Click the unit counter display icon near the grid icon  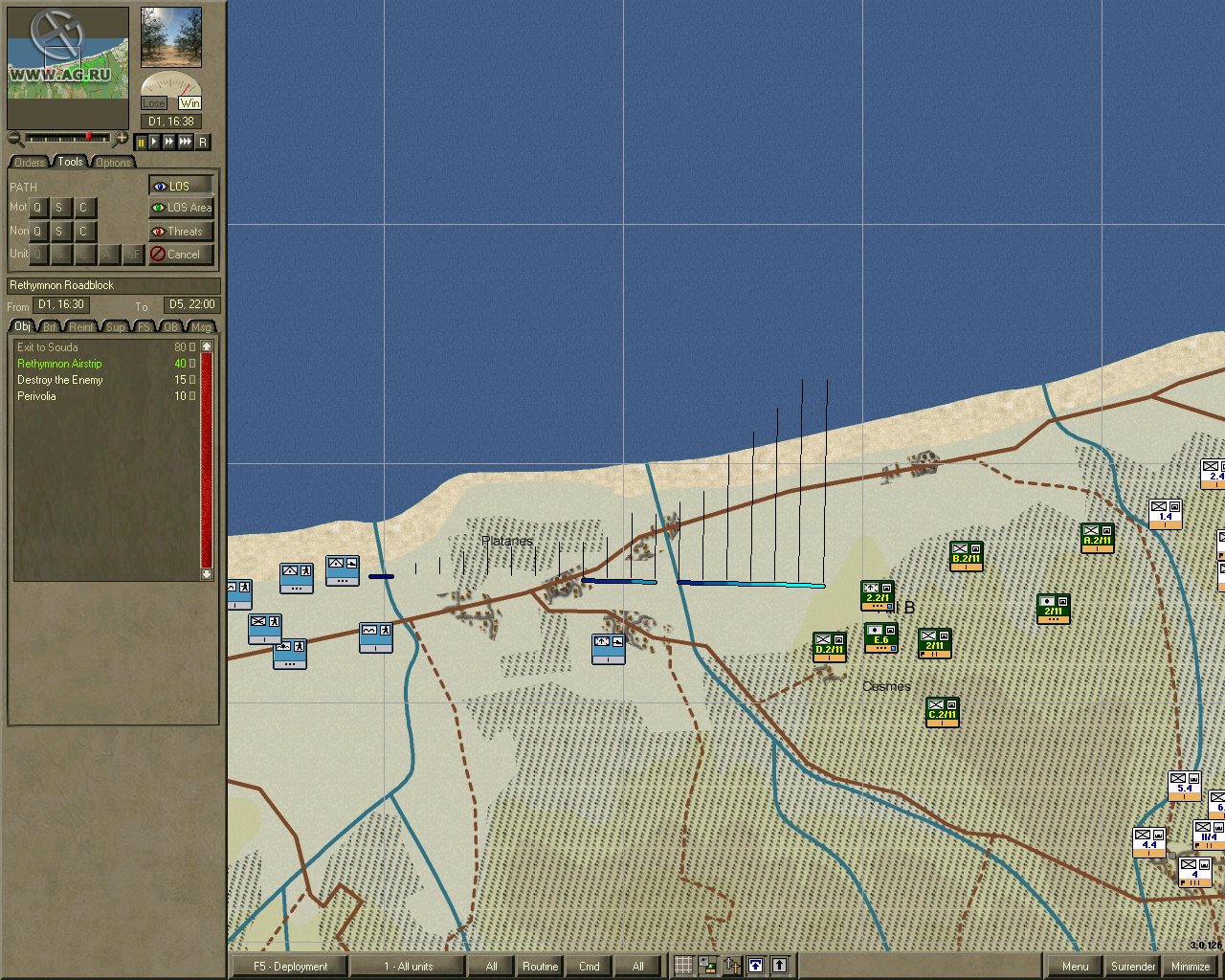click(706, 966)
